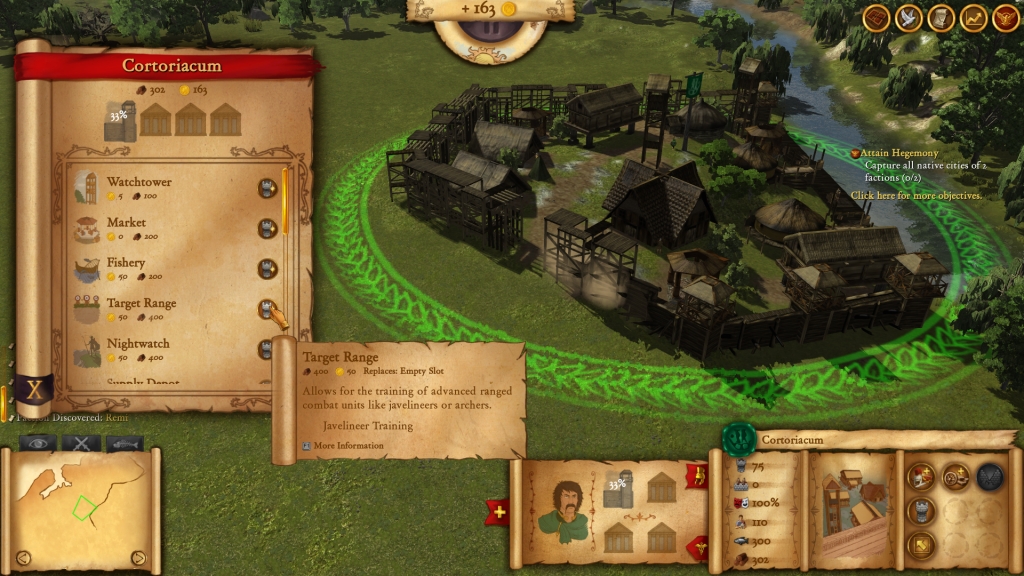Click here for more objectives link
This screenshot has height=576, width=1024.
916,196
